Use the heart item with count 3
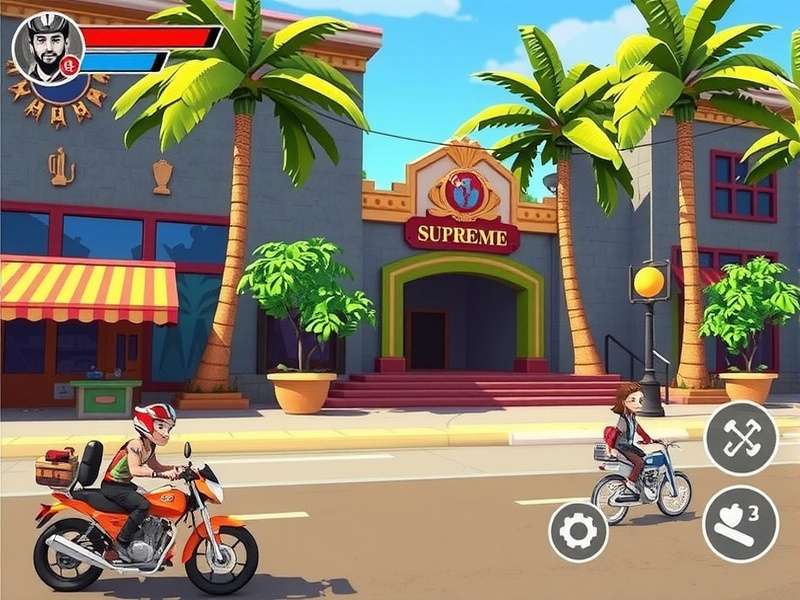The height and width of the screenshot is (600, 800). (740, 523)
